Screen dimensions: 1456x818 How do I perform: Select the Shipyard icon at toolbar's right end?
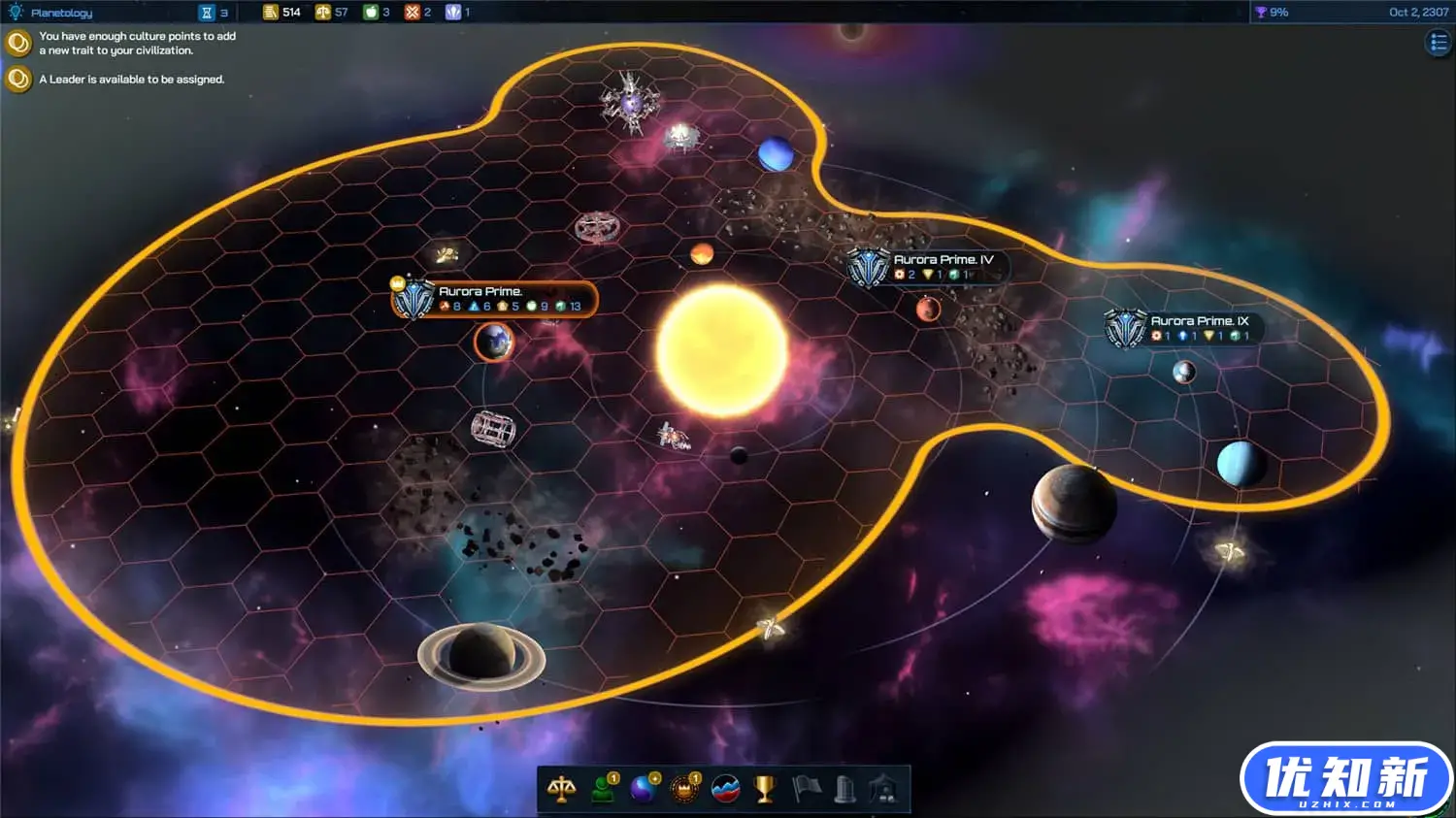click(x=884, y=789)
